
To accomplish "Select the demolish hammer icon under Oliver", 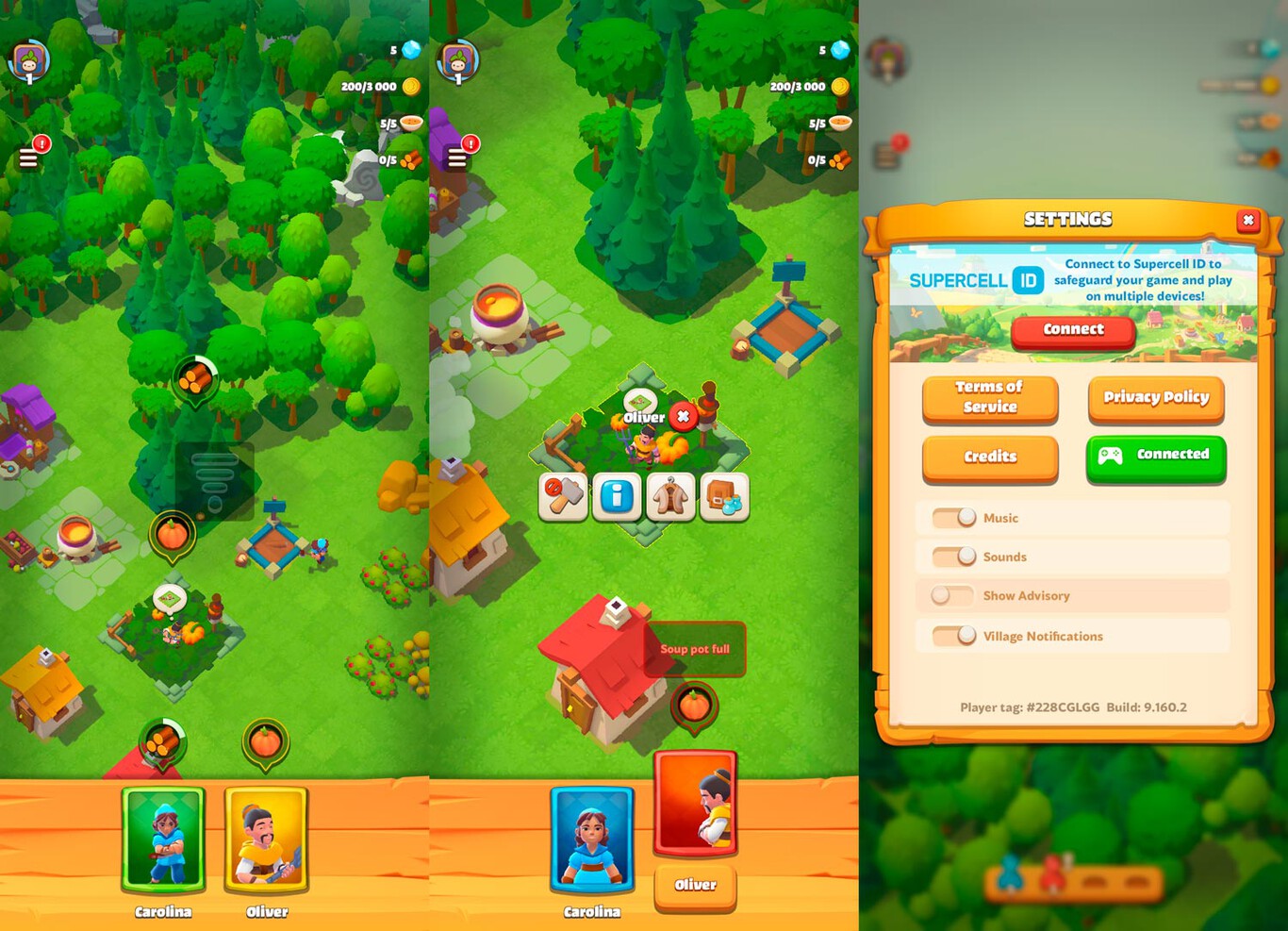I will click(x=563, y=497).
